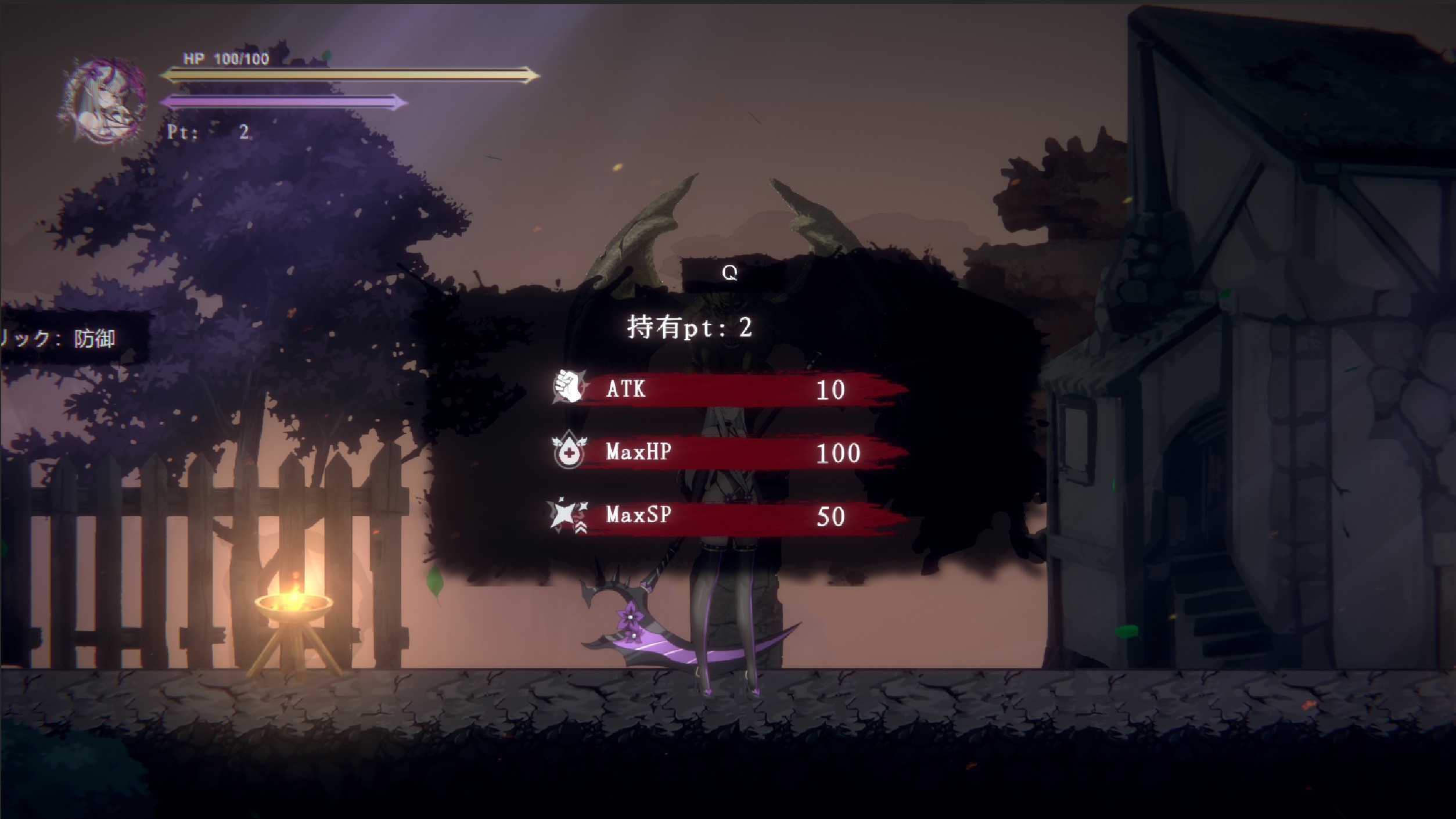Upgrade the ATK stat row
1456x819 pixels.
[729, 389]
